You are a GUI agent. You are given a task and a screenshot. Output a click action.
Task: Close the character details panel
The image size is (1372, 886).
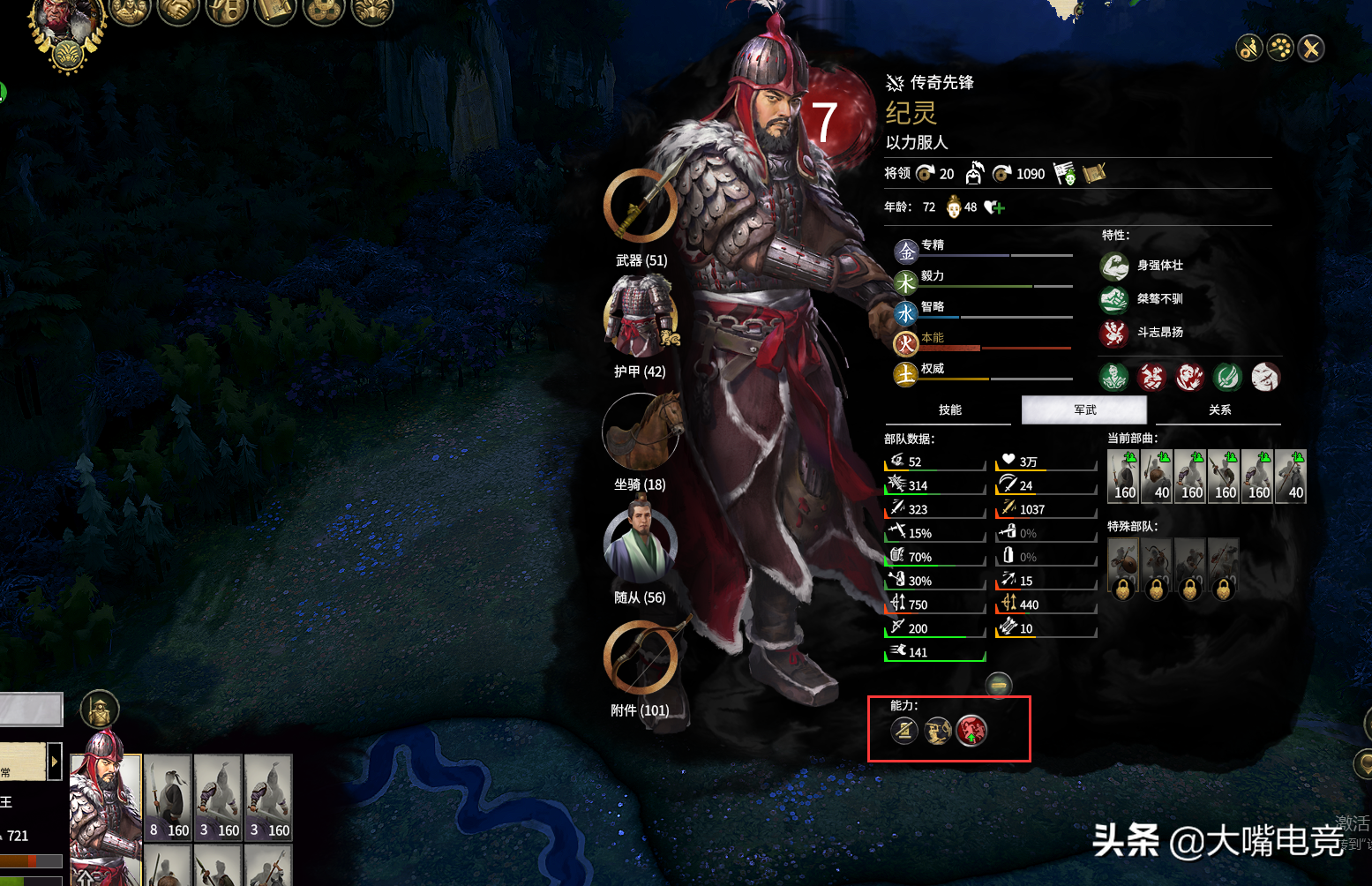point(1311,49)
